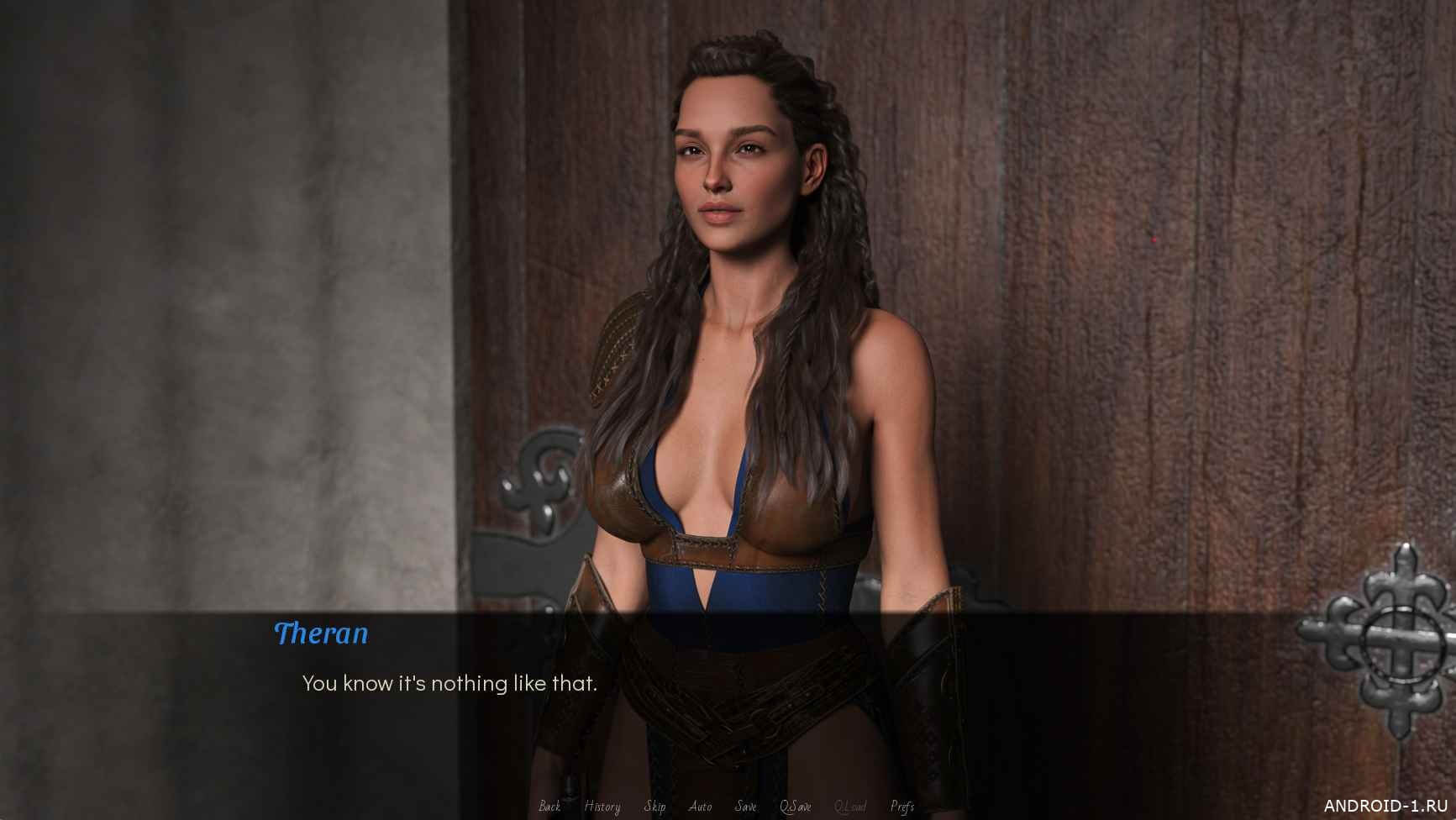
Task: Open Prefs settings
Action: [901, 807]
